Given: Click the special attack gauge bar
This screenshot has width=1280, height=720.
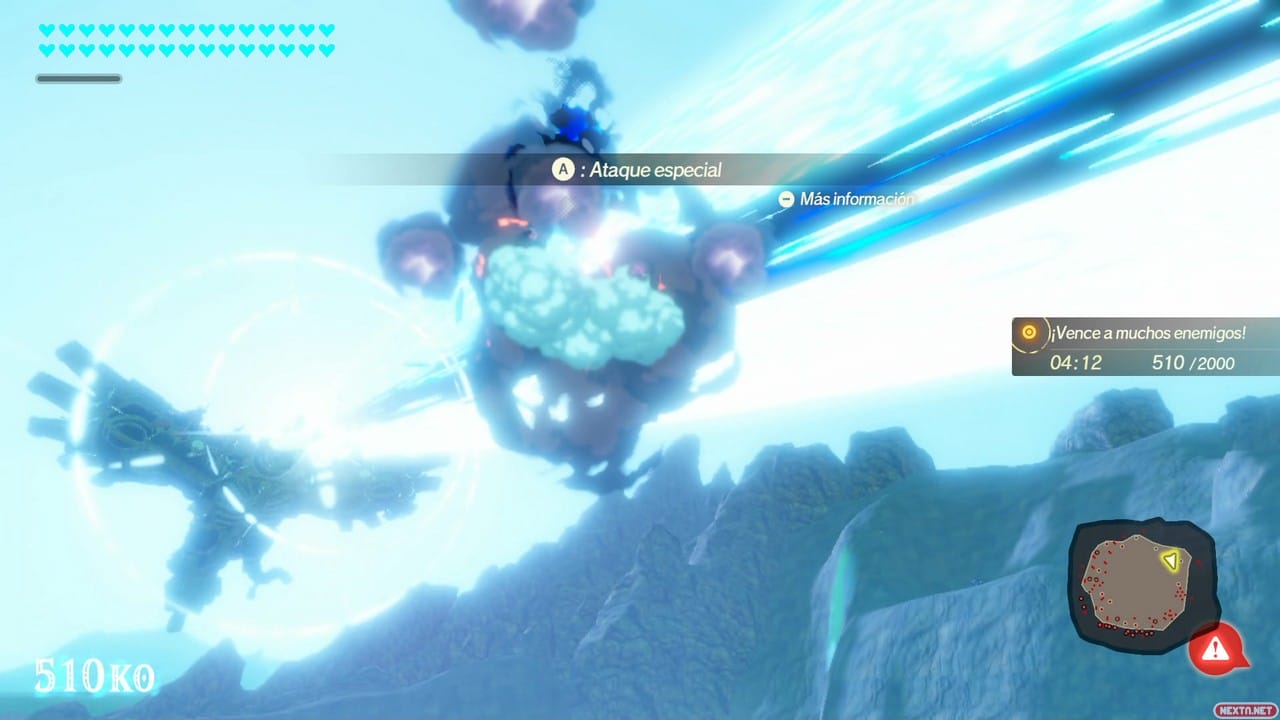Looking at the screenshot, I should coord(78,78).
